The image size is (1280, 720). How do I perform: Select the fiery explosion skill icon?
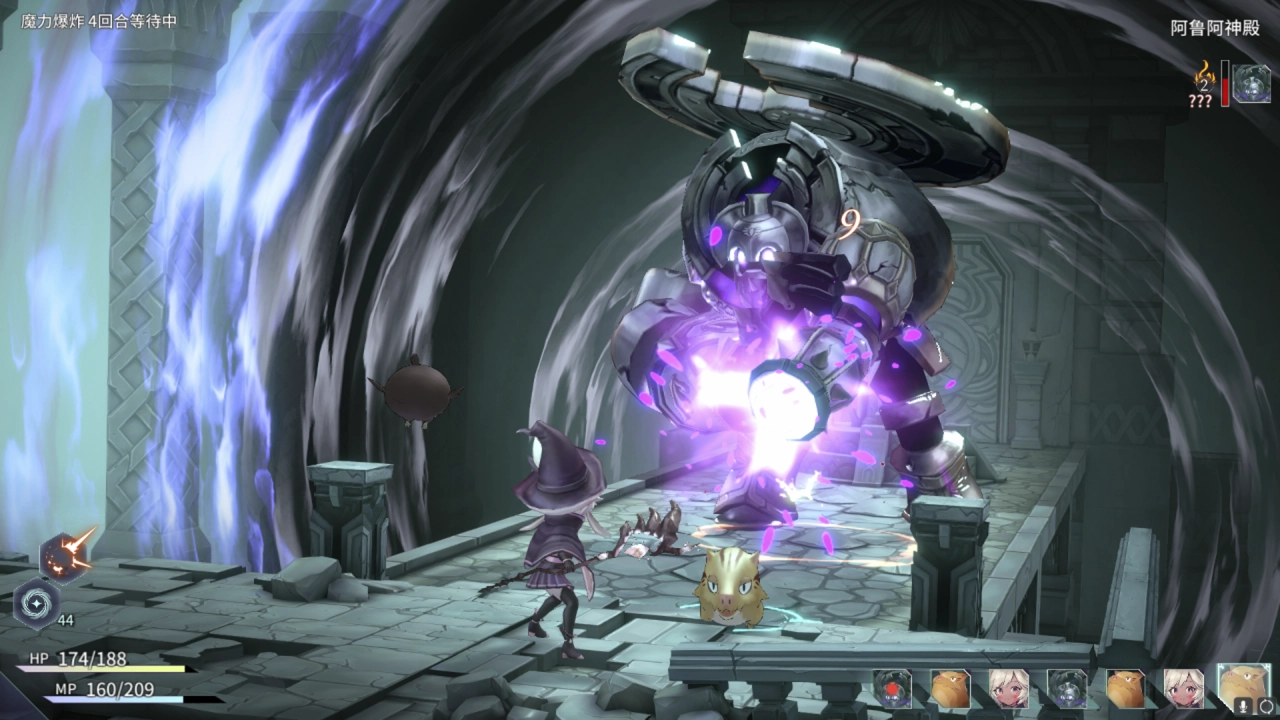[x=66, y=555]
